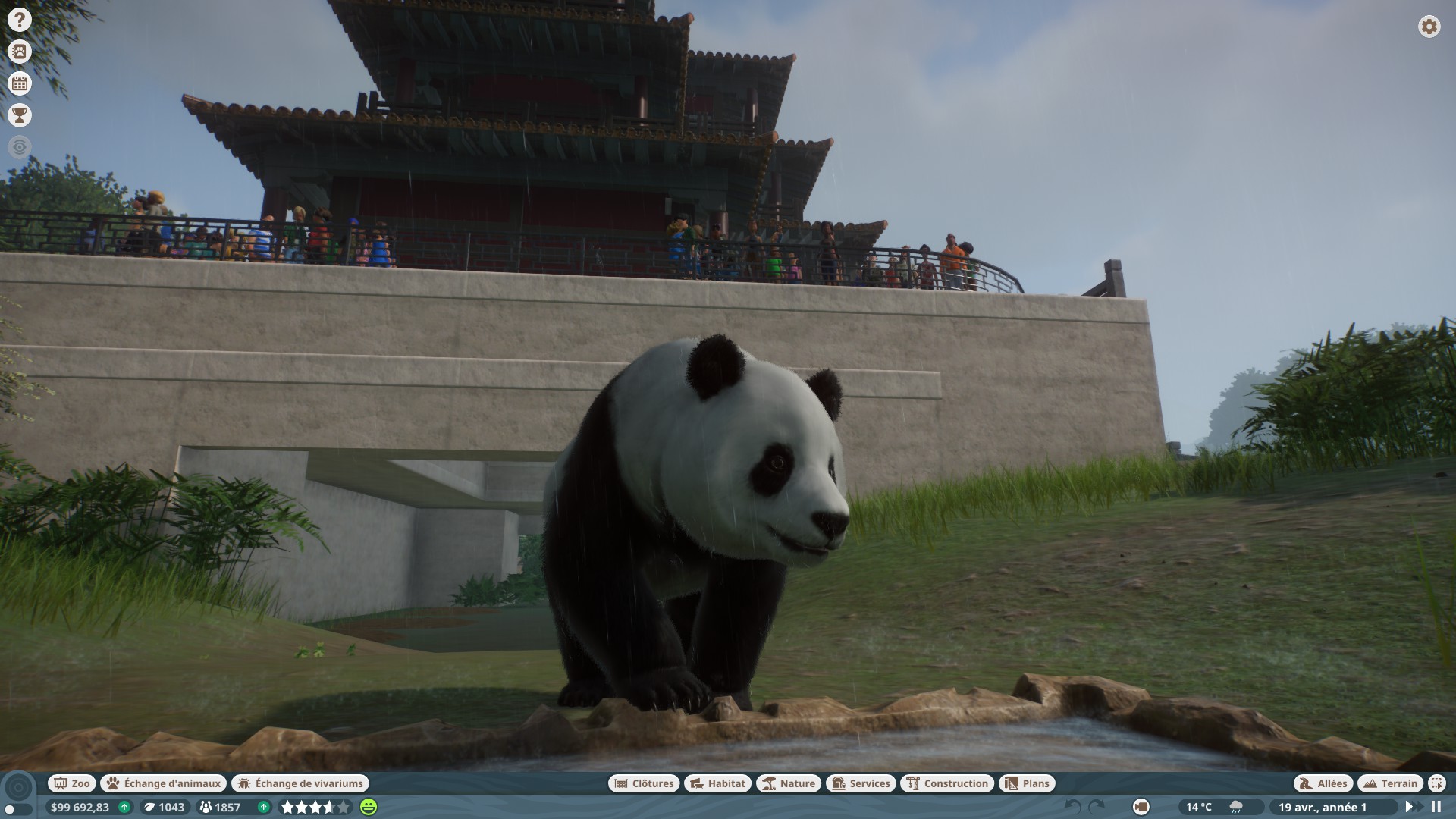
Task: Select the Allées path tool
Action: coord(1323,783)
